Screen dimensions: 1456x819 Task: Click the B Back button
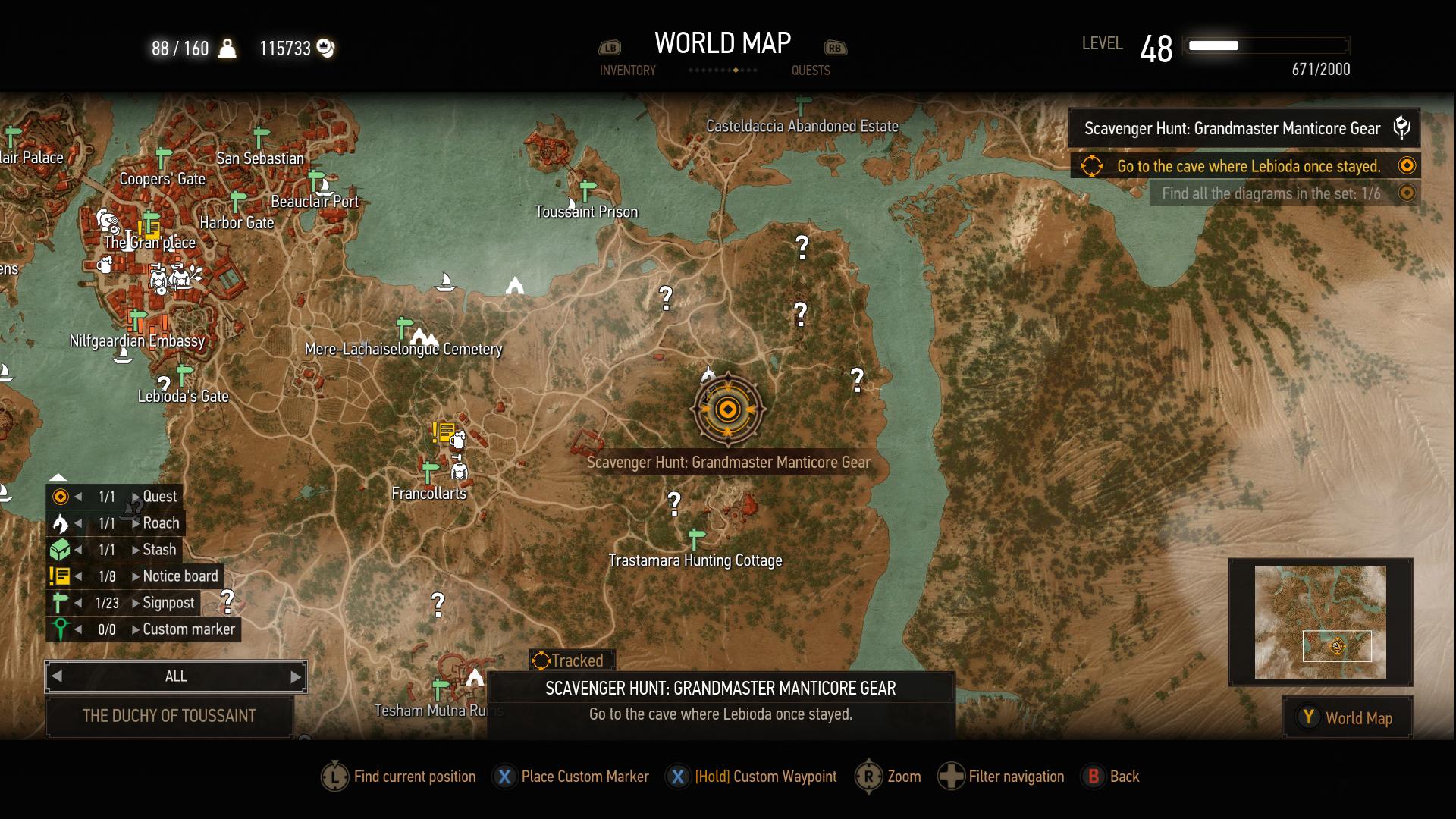(1094, 777)
